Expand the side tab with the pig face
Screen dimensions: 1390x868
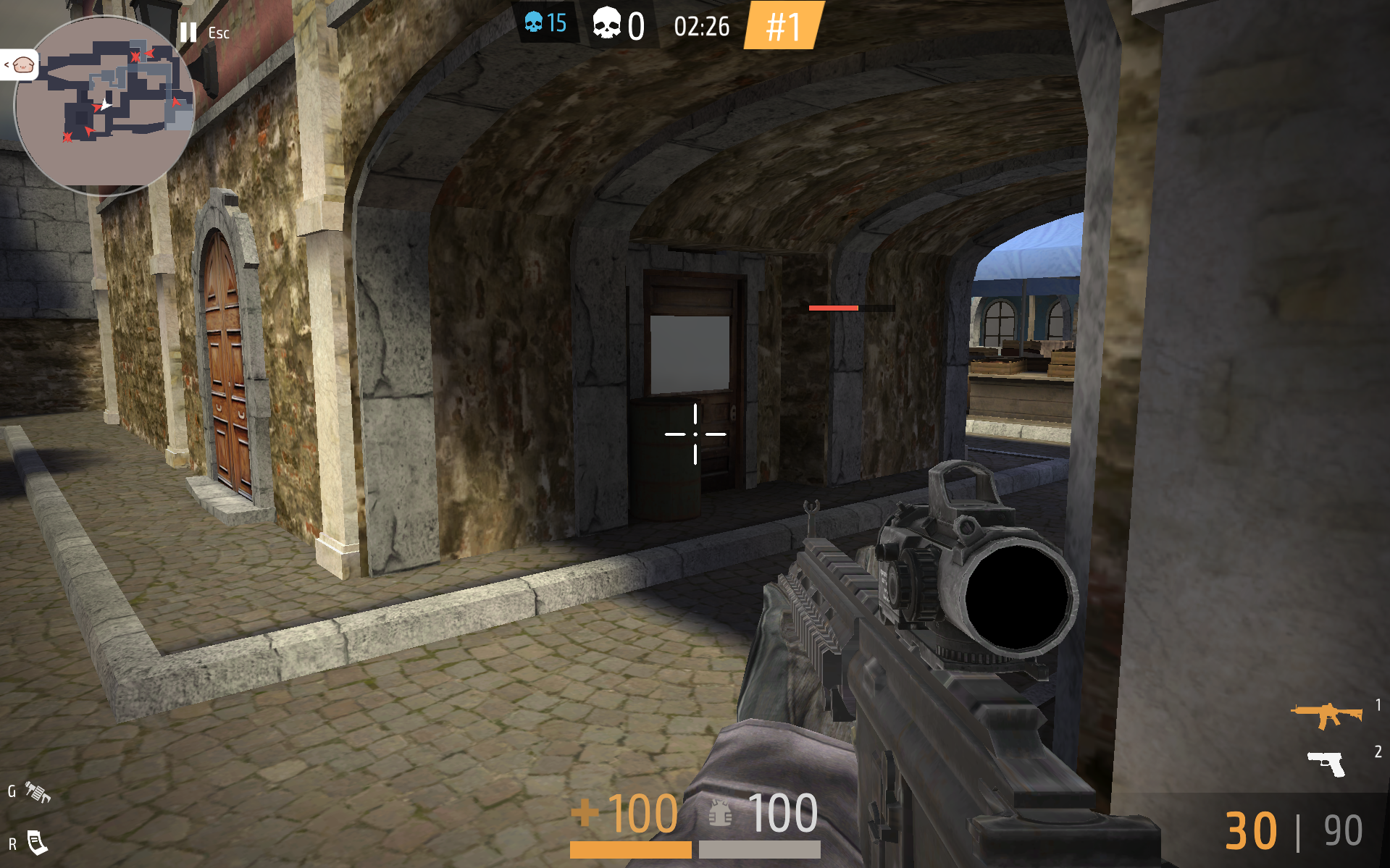click(19, 65)
